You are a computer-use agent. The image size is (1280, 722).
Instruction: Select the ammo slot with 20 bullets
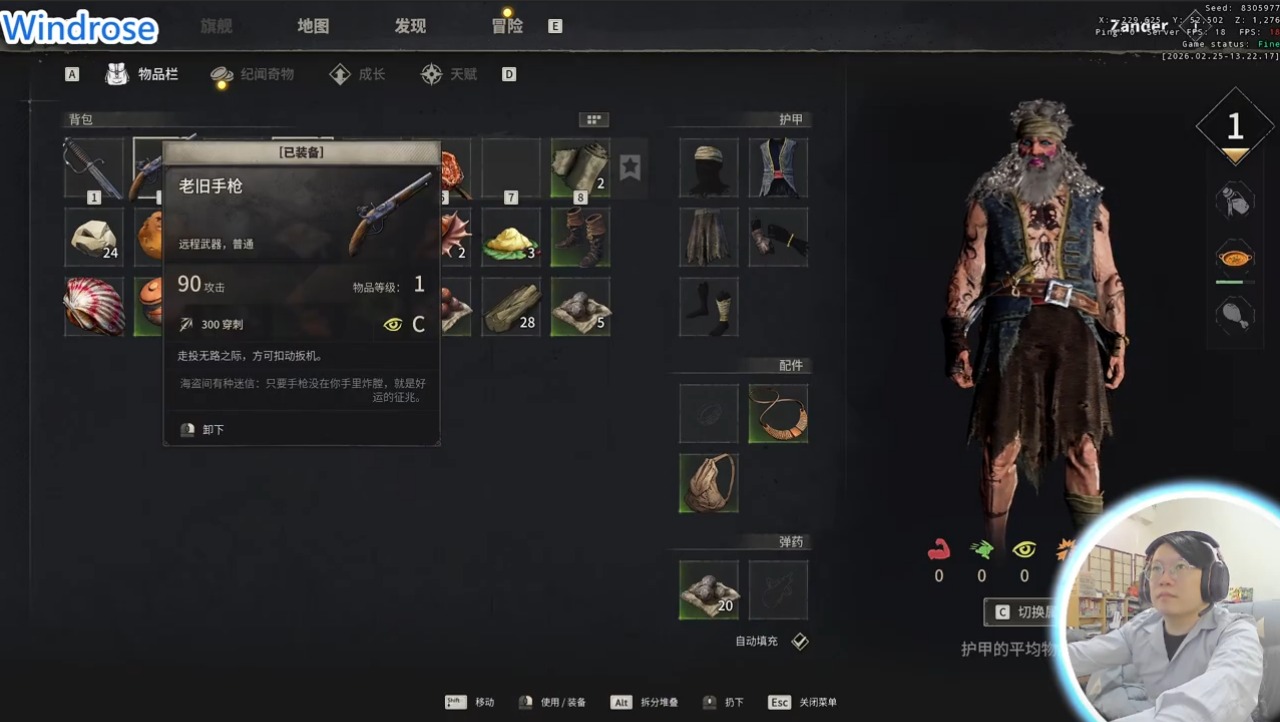[709, 590]
